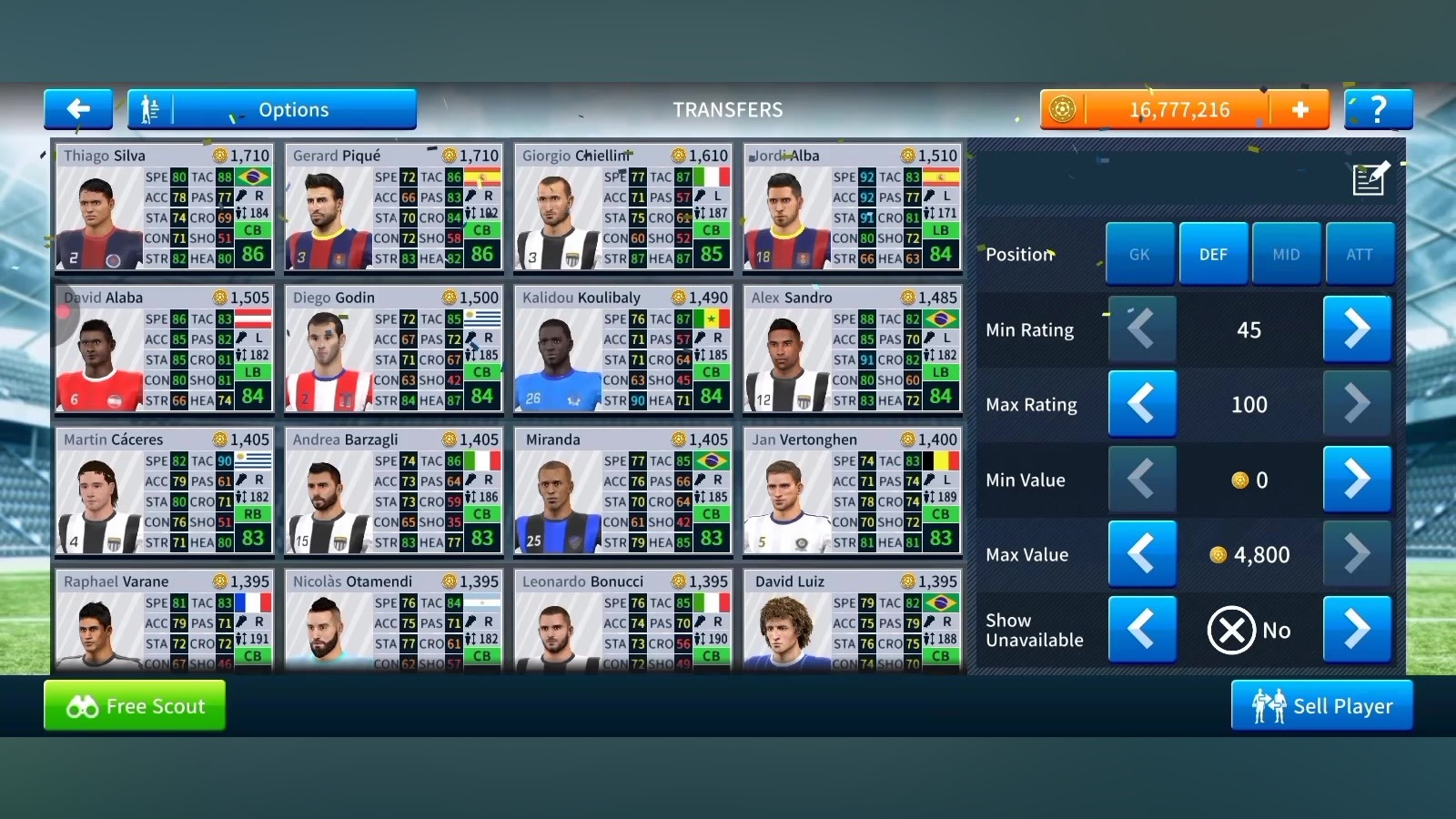Viewport: 1456px width, 819px height.
Task: Use the Free Scout button
Action: tap(135, 706)
